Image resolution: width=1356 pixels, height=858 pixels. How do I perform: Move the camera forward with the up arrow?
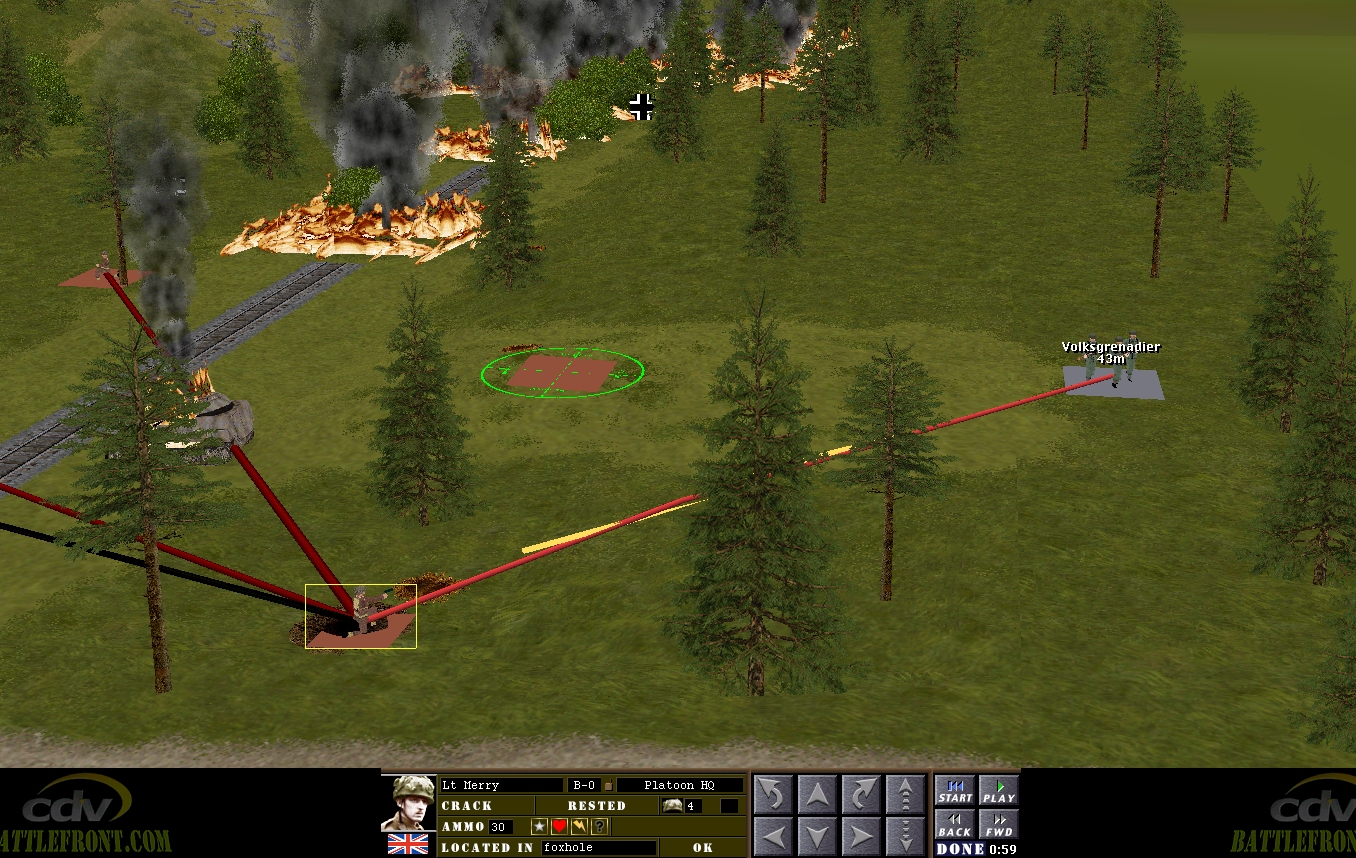817,795
